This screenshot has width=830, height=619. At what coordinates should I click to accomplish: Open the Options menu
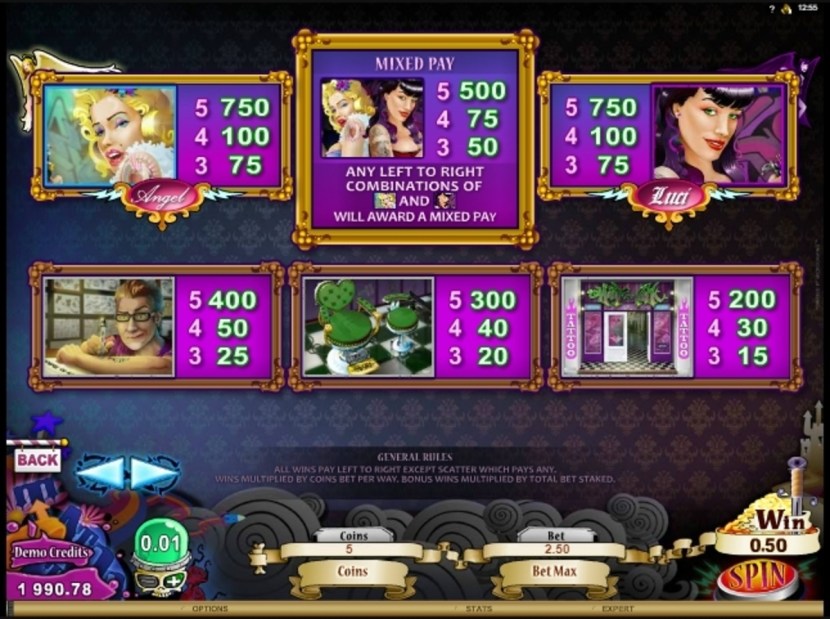click(x=210, y=608)
